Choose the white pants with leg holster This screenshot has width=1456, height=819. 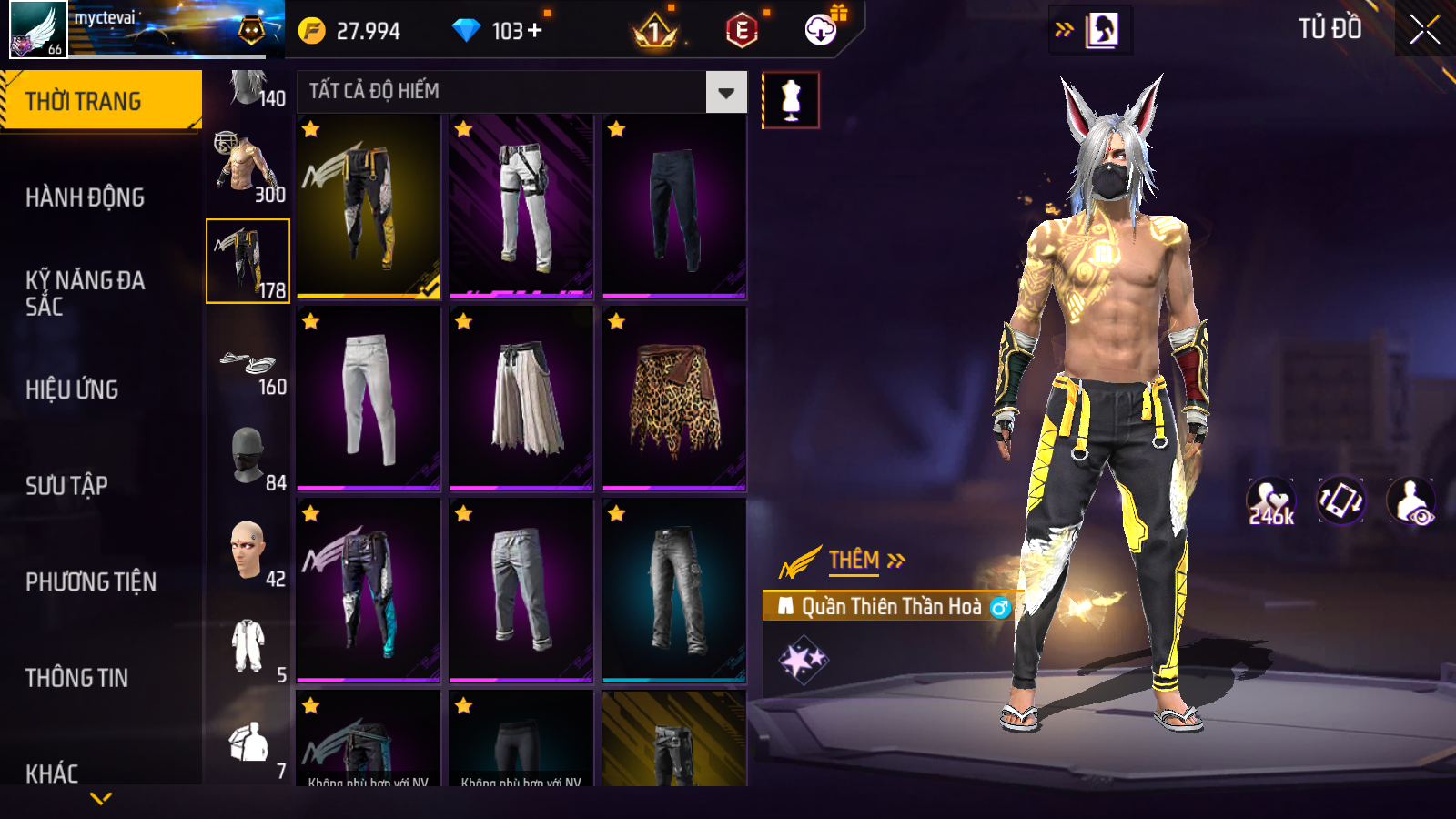tap(521, 207)
